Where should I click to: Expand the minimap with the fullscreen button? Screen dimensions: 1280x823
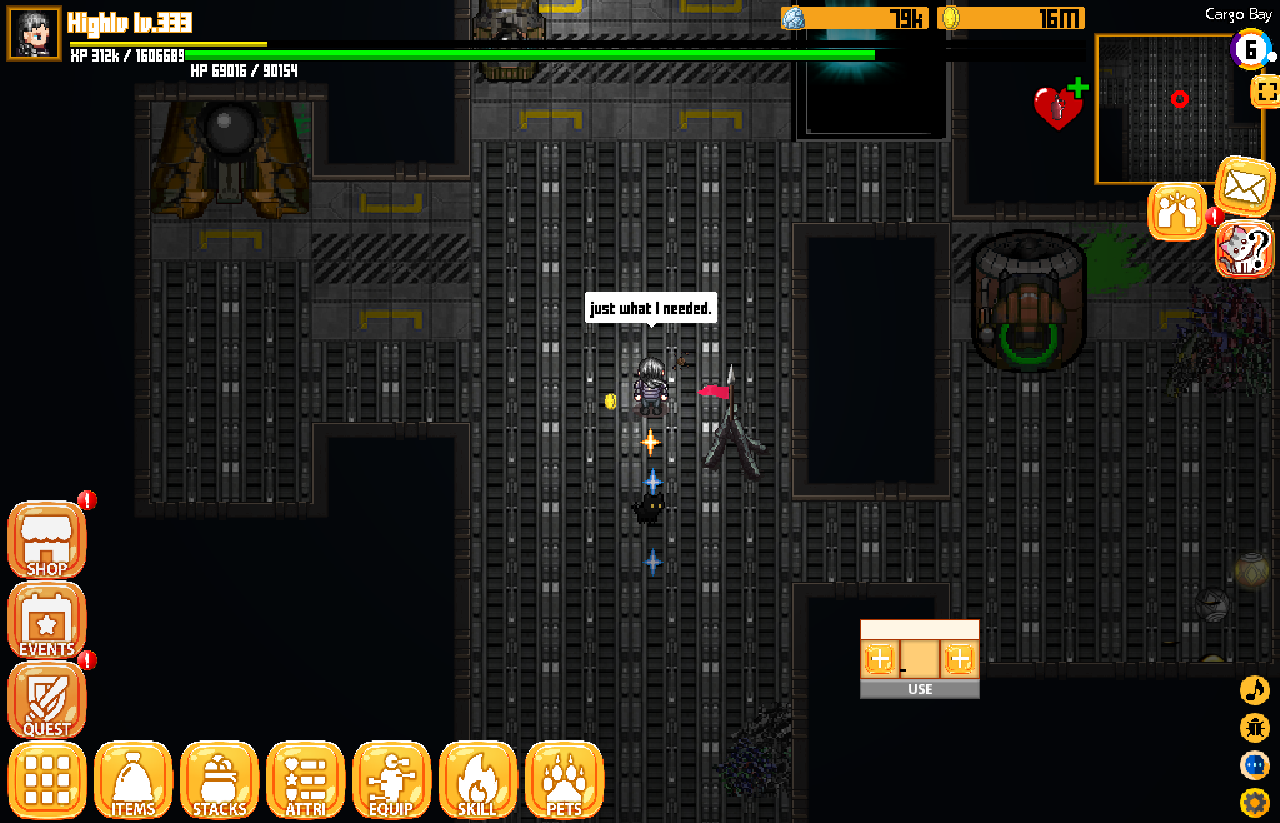click(1265, 92)
